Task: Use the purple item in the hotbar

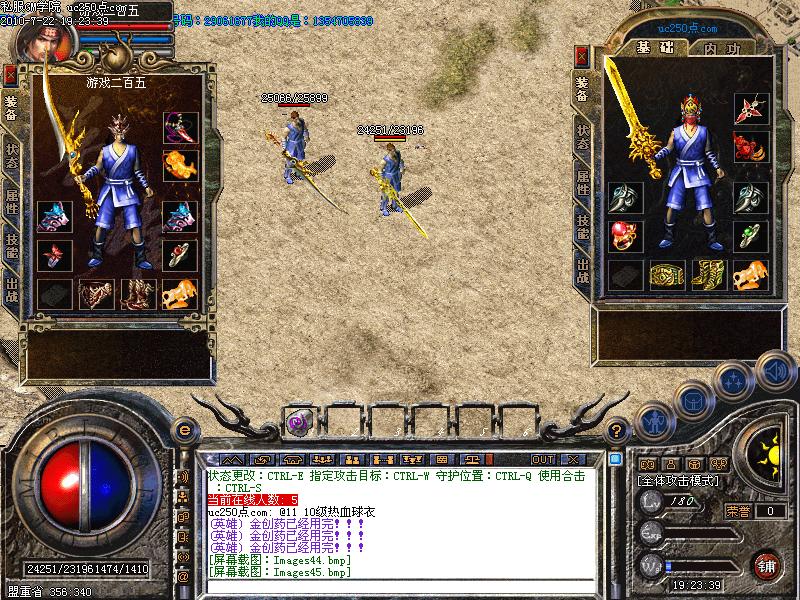Action: (298, 422)
